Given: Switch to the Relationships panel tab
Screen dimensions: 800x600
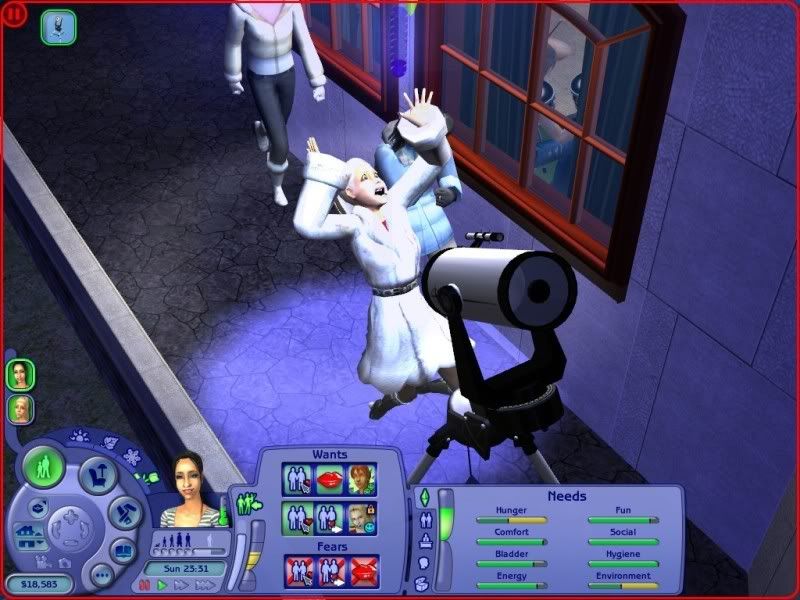Looking at the screenshot, I should pyautogui.click(x=423, y=520).
